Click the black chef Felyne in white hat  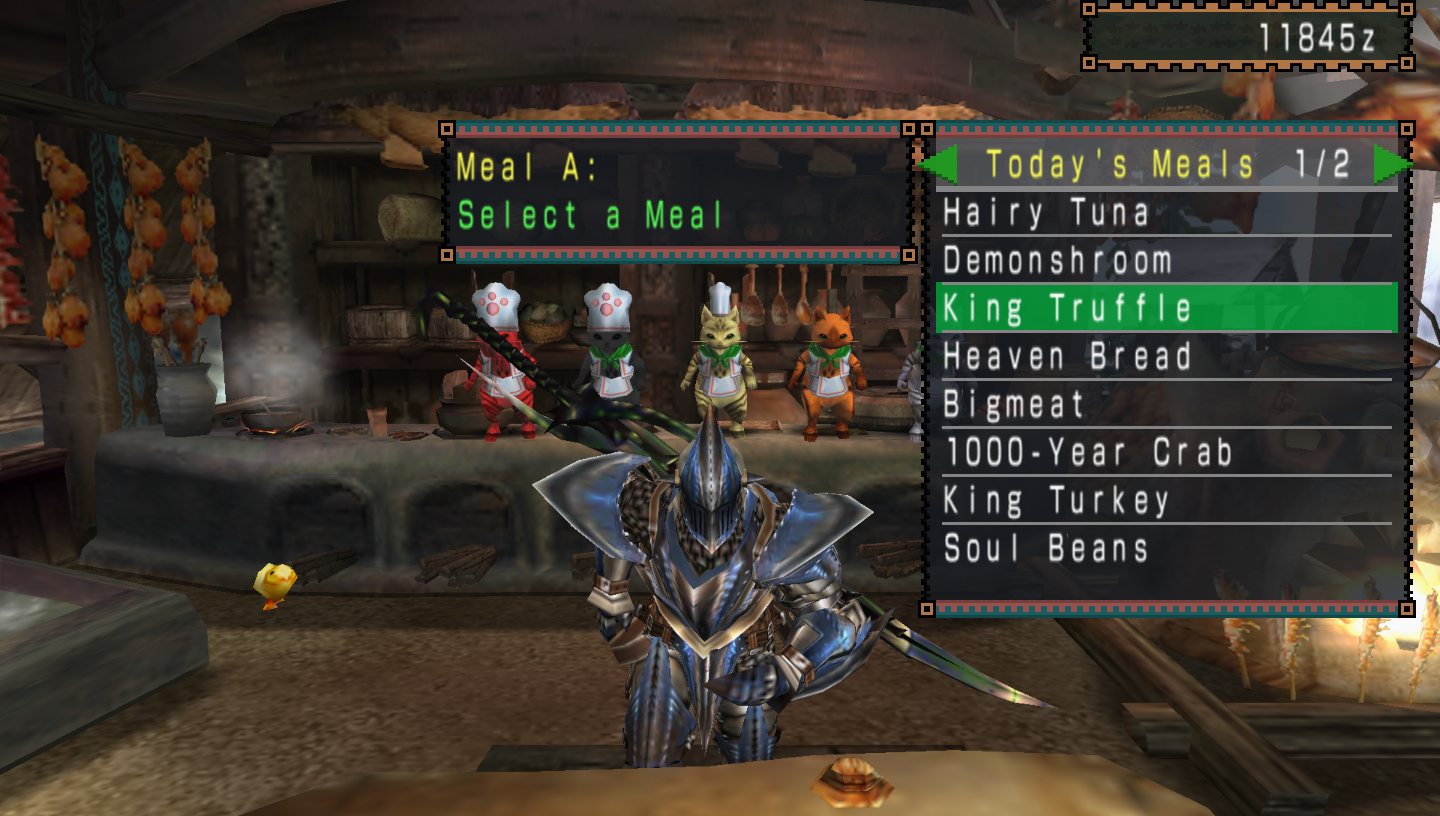[610, 360]
